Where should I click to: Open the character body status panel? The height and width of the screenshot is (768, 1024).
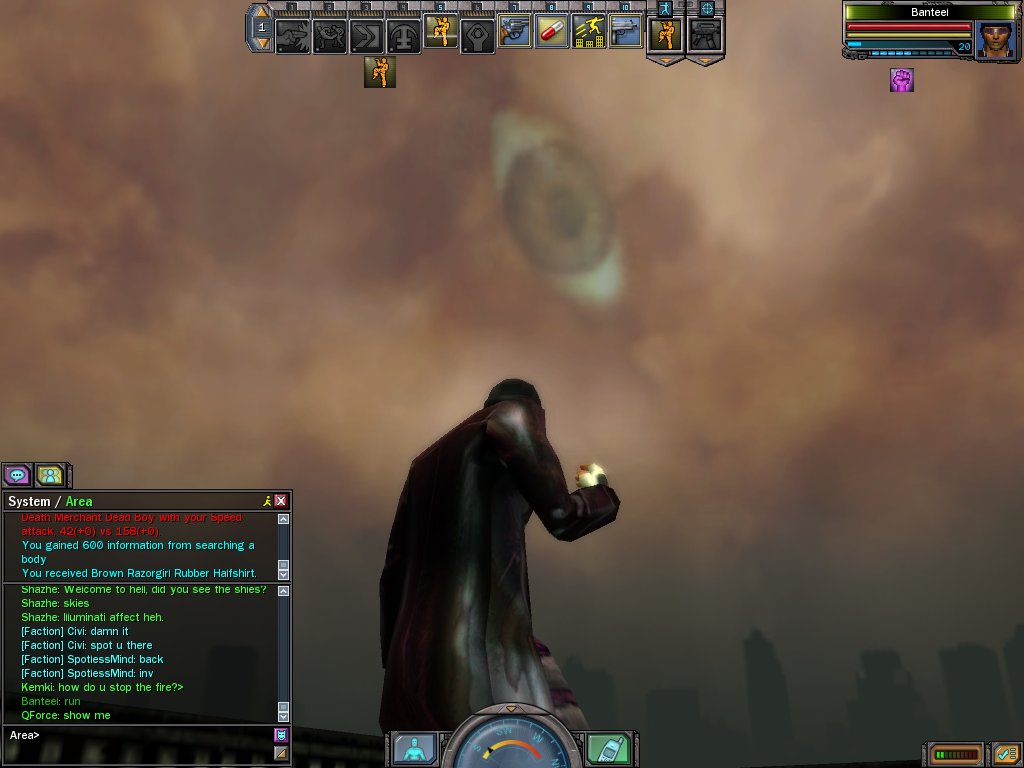tap(414, 748)
